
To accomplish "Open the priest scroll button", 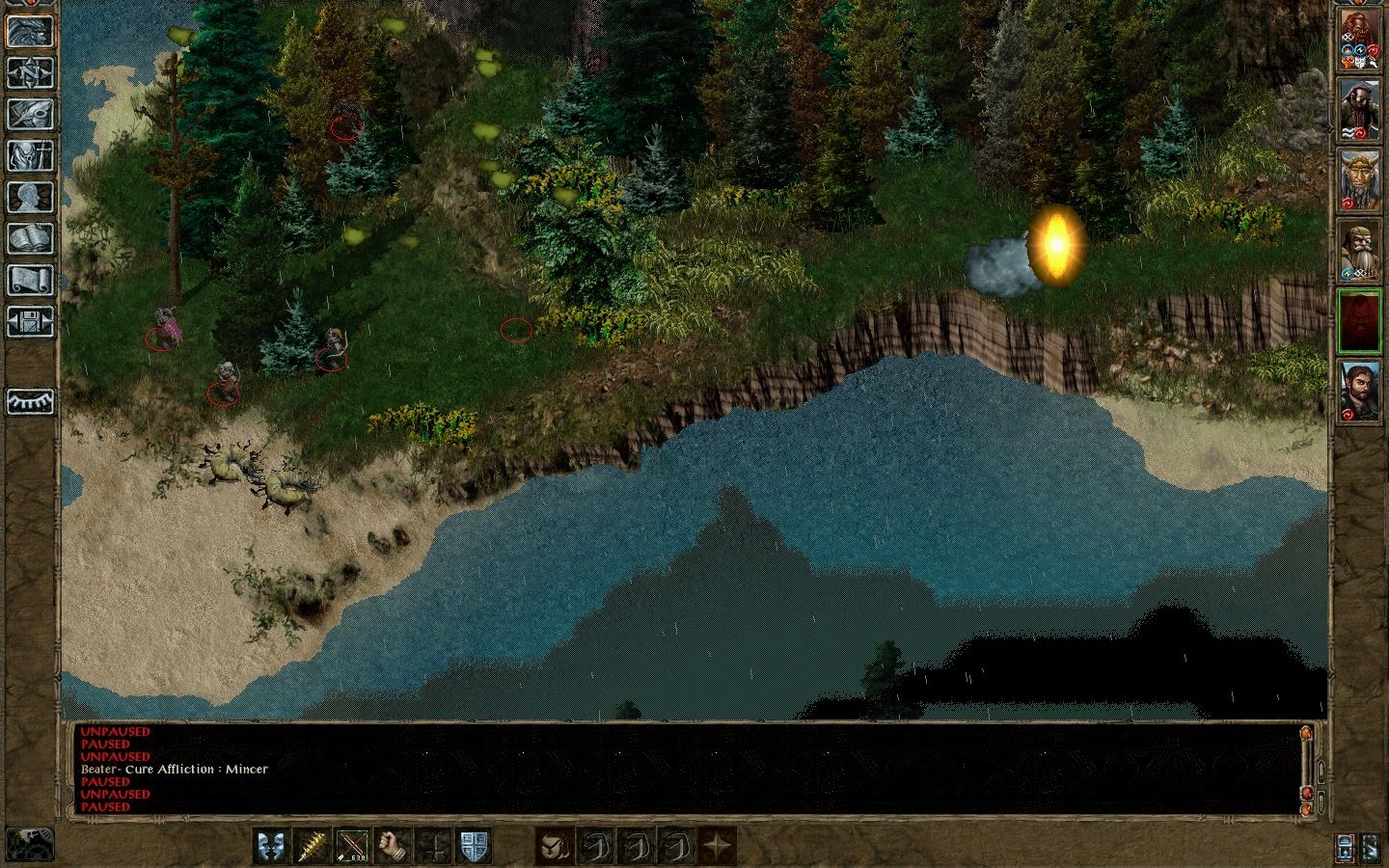I will tap(30, 280).
